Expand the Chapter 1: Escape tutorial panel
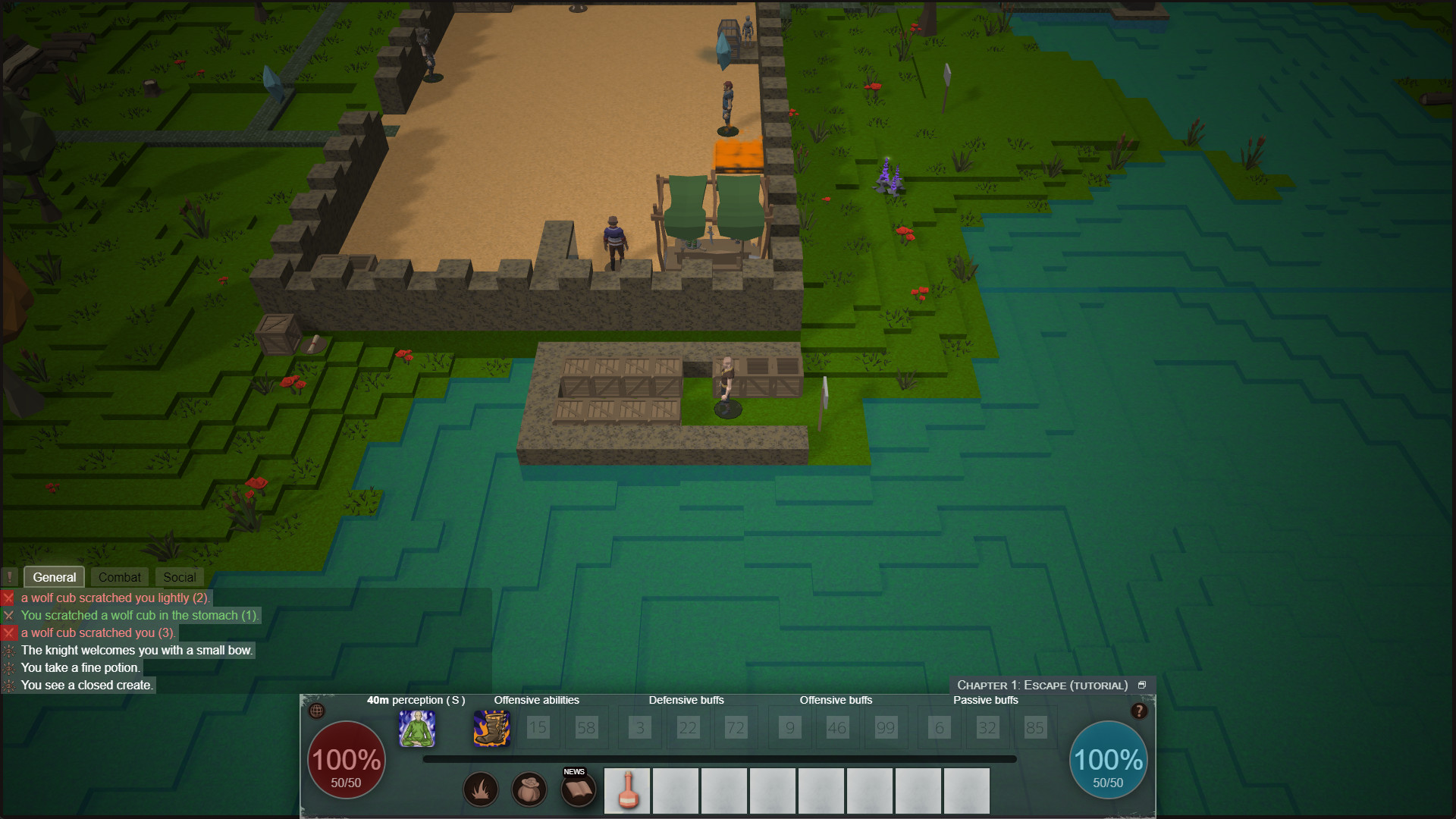Screen dimensions: 1456x819 coord(1143,684)
